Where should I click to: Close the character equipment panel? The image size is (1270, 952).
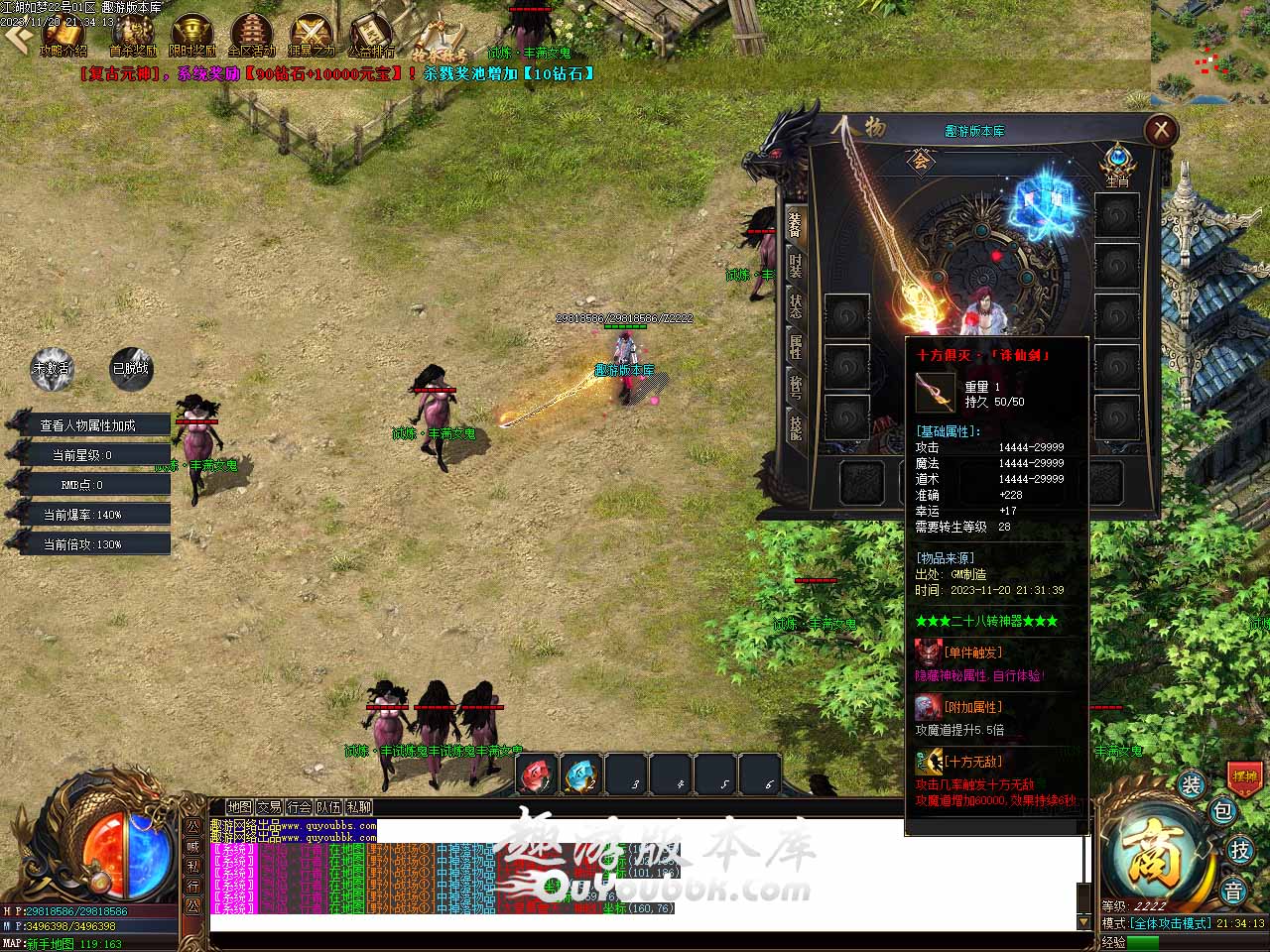[1160, 130]
